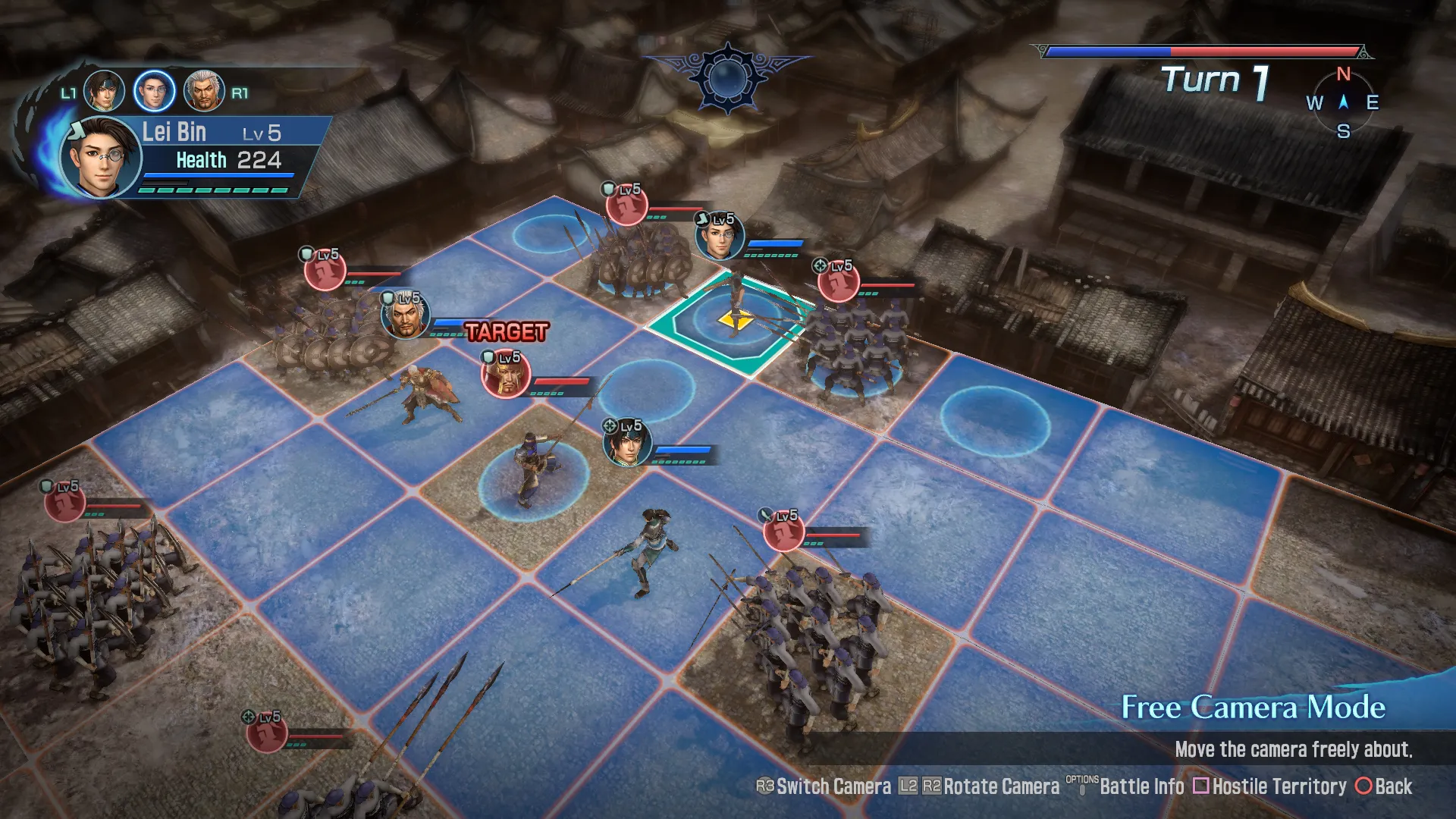Click Lei Bin's large portrait in status panel
Viewport: 1456px width, 819px height.
coord(101,158)
